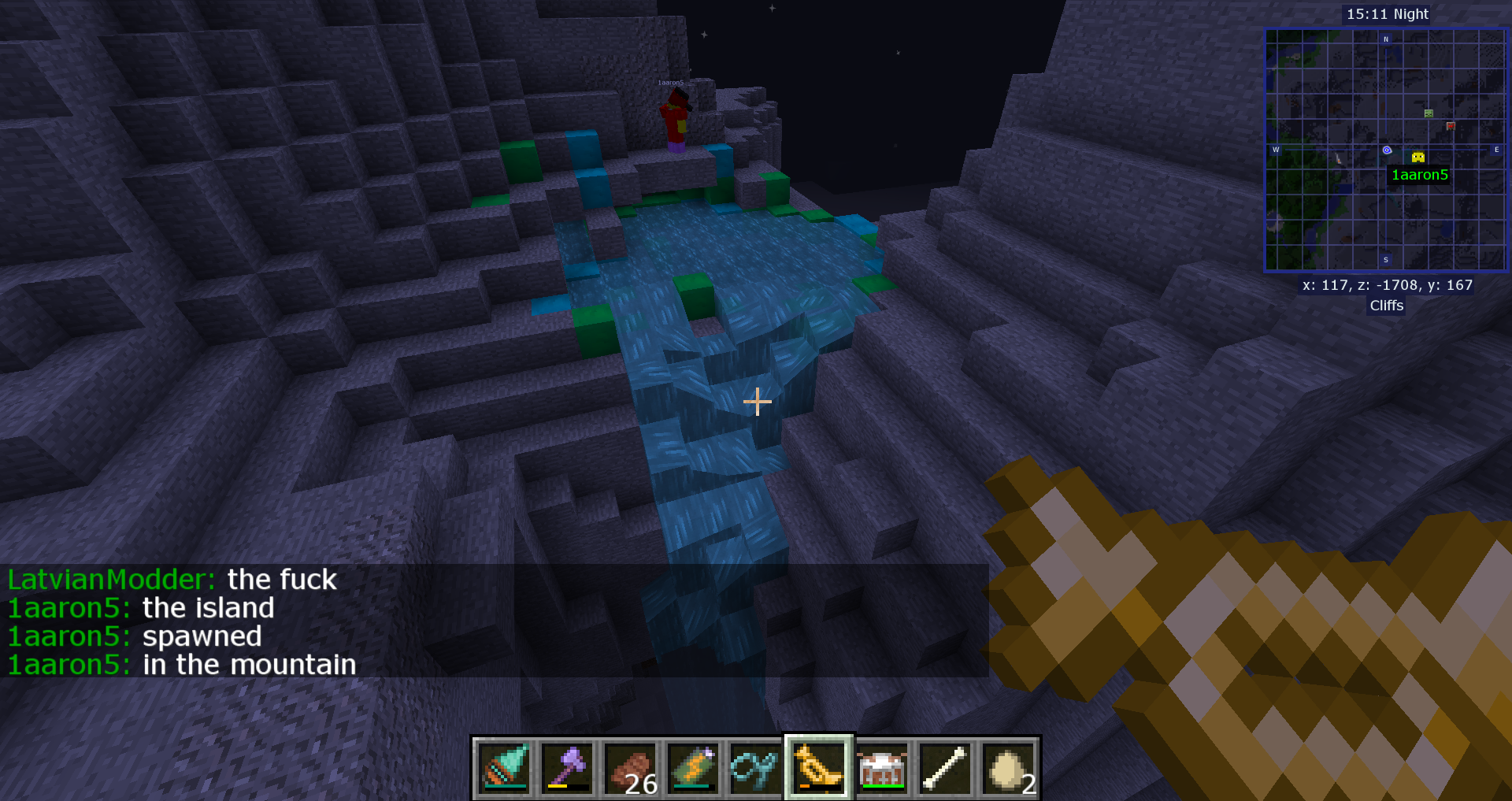1512x801 pixels.
Task: Click the green zombie marker on the minimap
Action: 1429,113
